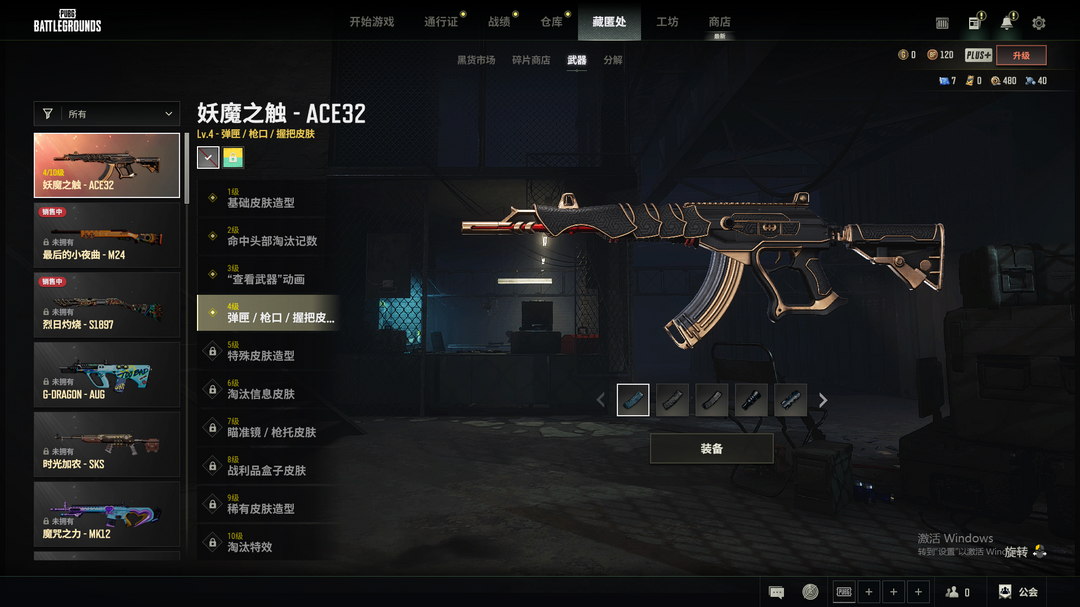Open the notification bell icon
1080x607 pixels.
tap(1007, 23)
